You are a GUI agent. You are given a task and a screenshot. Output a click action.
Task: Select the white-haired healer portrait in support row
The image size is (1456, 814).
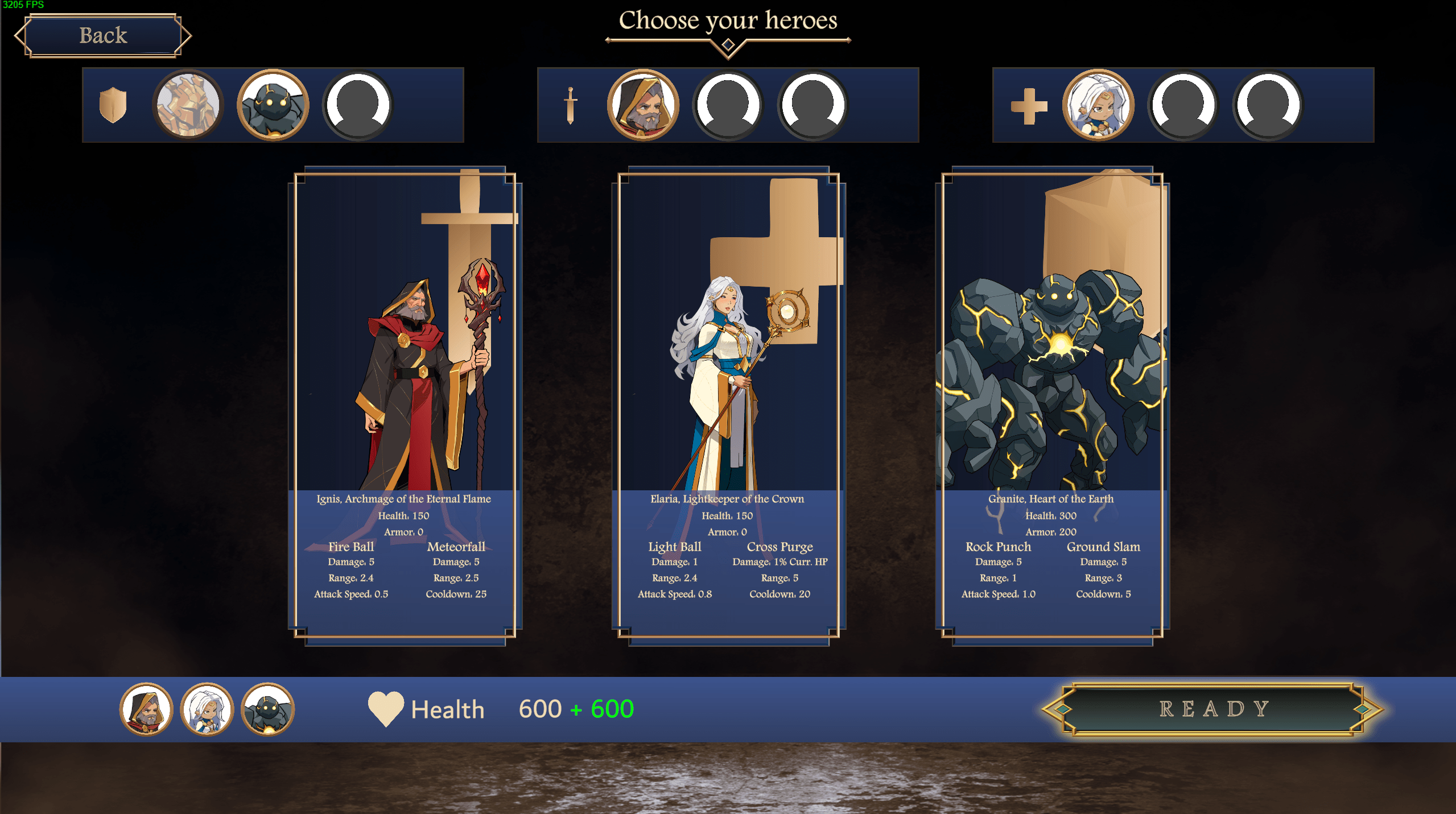point(1098,105)
